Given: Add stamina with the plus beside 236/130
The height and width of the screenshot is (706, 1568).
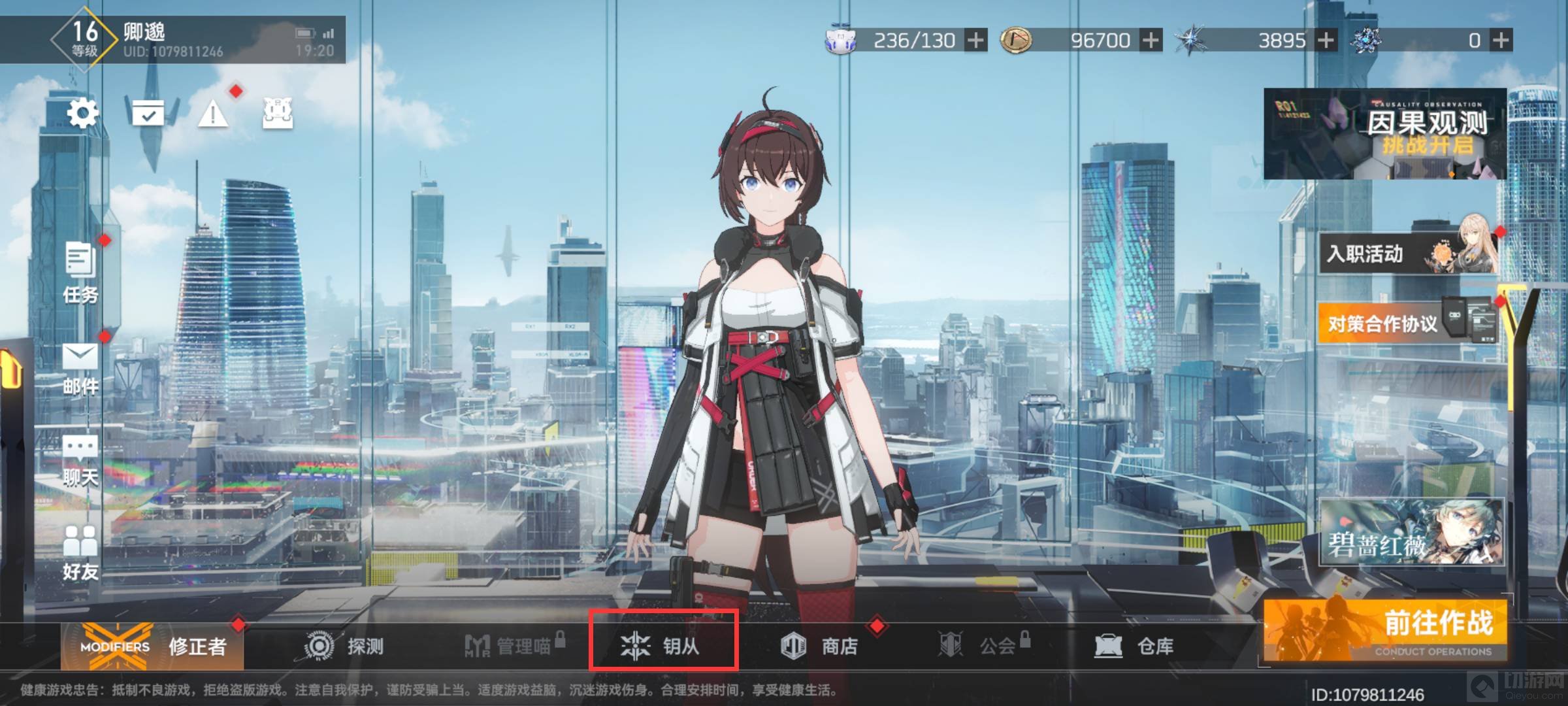Looking at the screenshot, I should coord(976,41).
